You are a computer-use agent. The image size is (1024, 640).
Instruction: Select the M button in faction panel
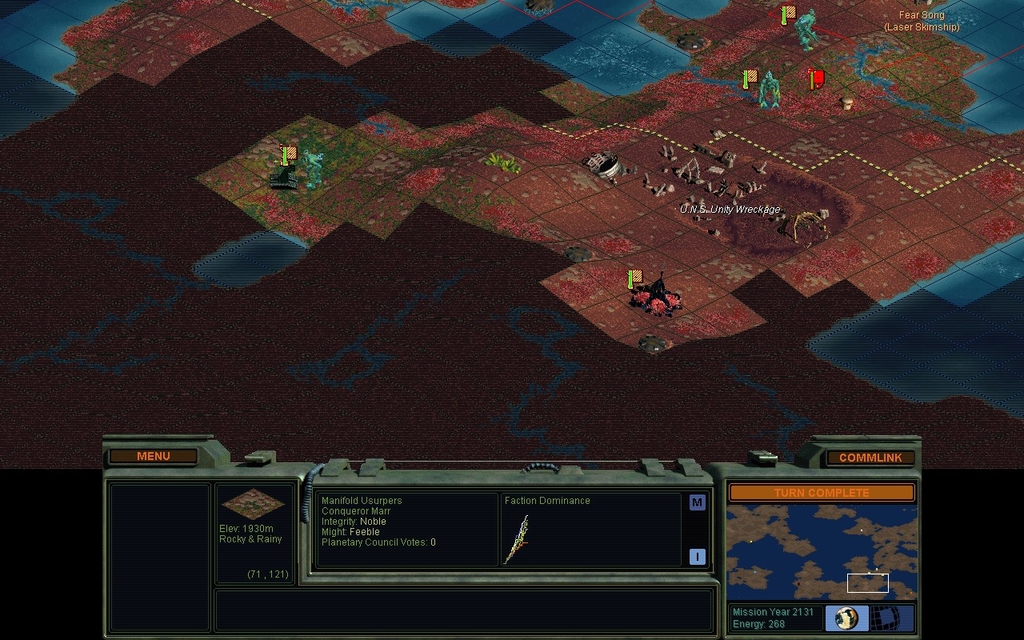(x=697, y=503)
